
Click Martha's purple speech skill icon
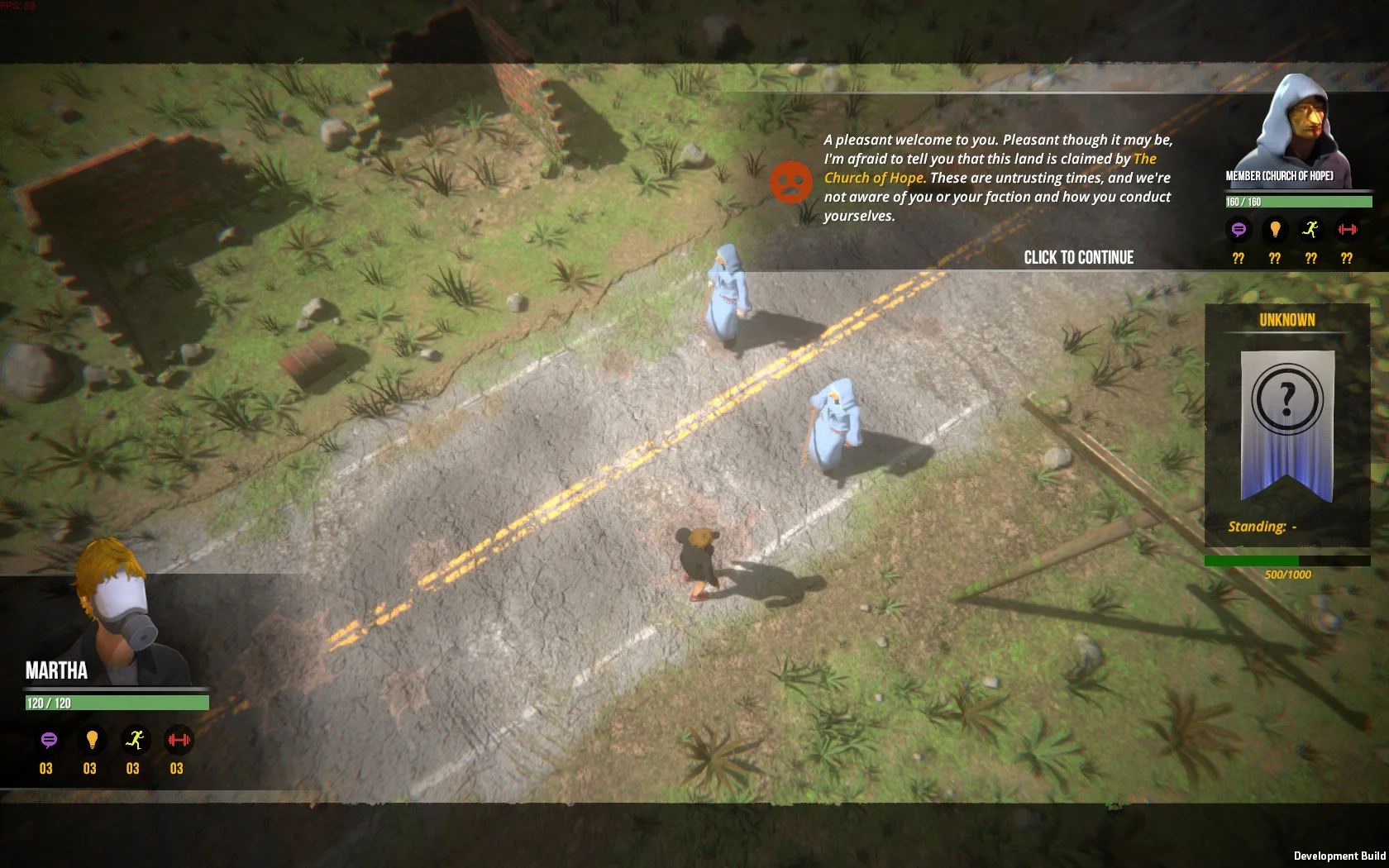click(49, 740)
